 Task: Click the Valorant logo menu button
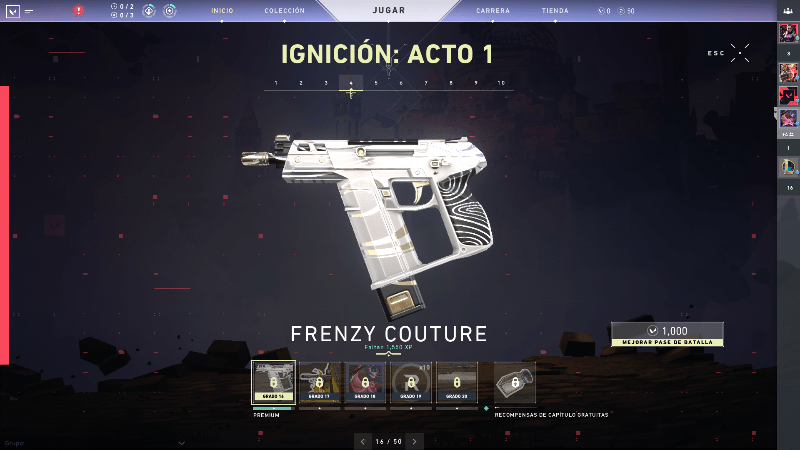pyautogui.click(x=12, y=11)
